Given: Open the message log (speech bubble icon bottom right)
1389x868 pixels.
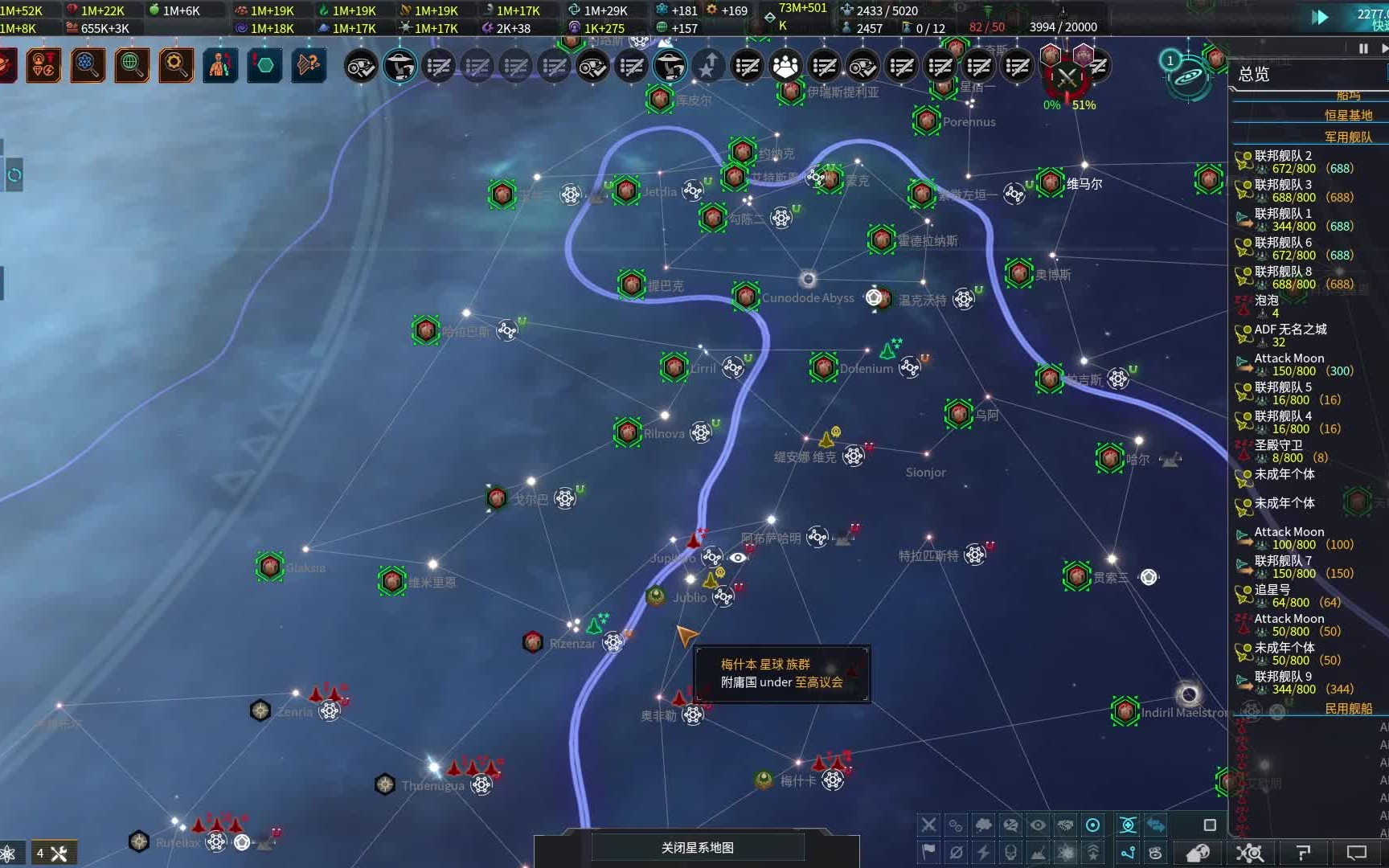Looking at the screenshot, I should (x=1358, y=854).
